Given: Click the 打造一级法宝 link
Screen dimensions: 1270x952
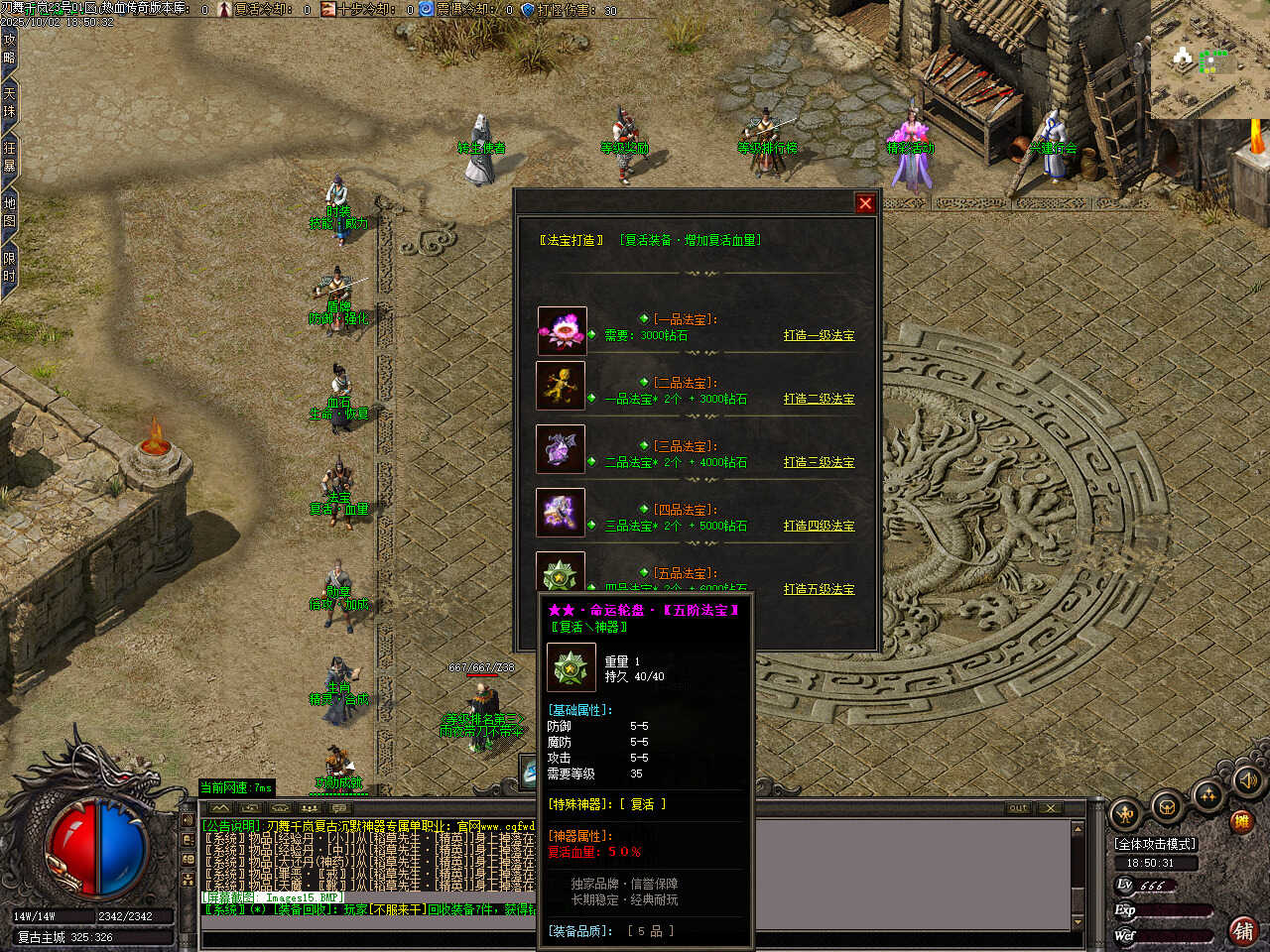Looking at the screenshot, I should coord(819,335).
